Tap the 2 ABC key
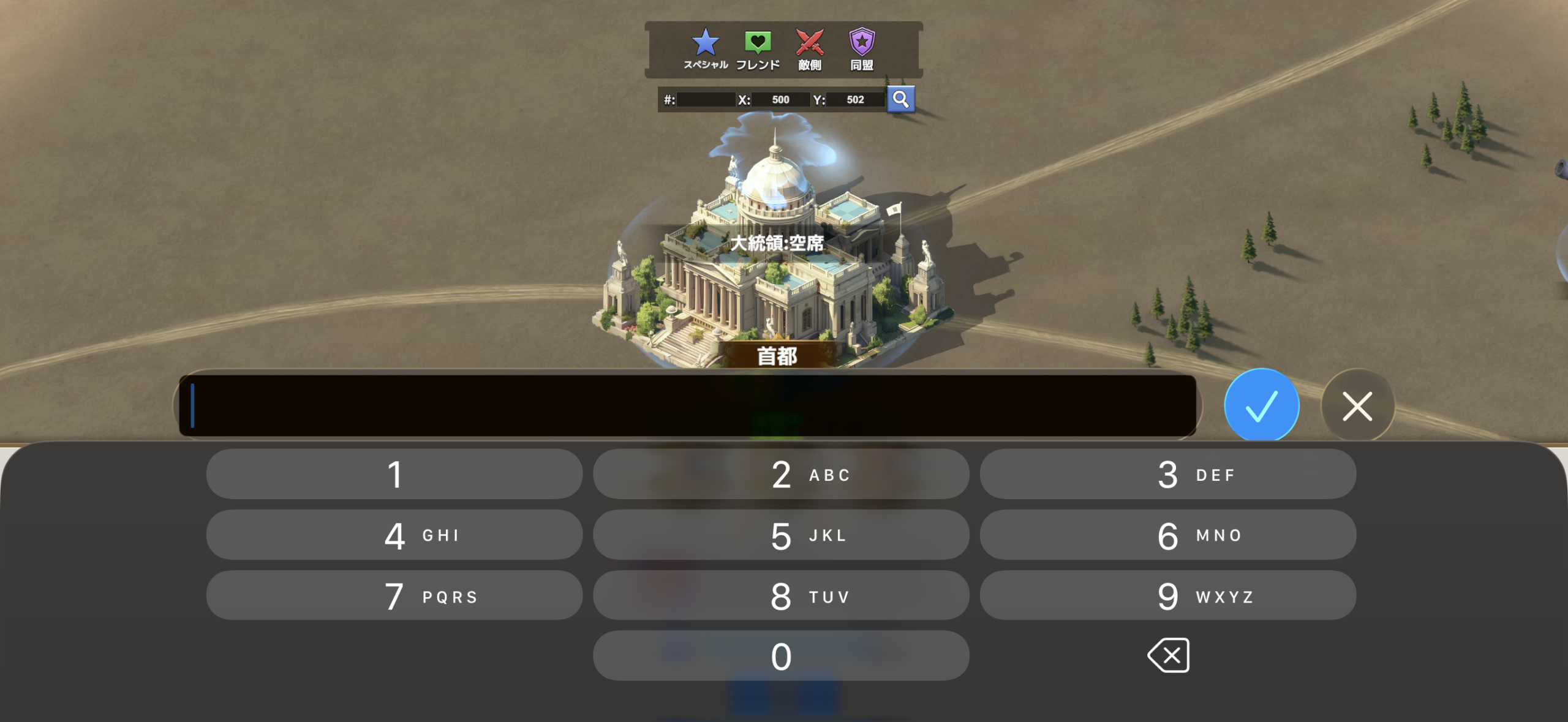Viewport: 1568px width, 722px height. point(781,475)
